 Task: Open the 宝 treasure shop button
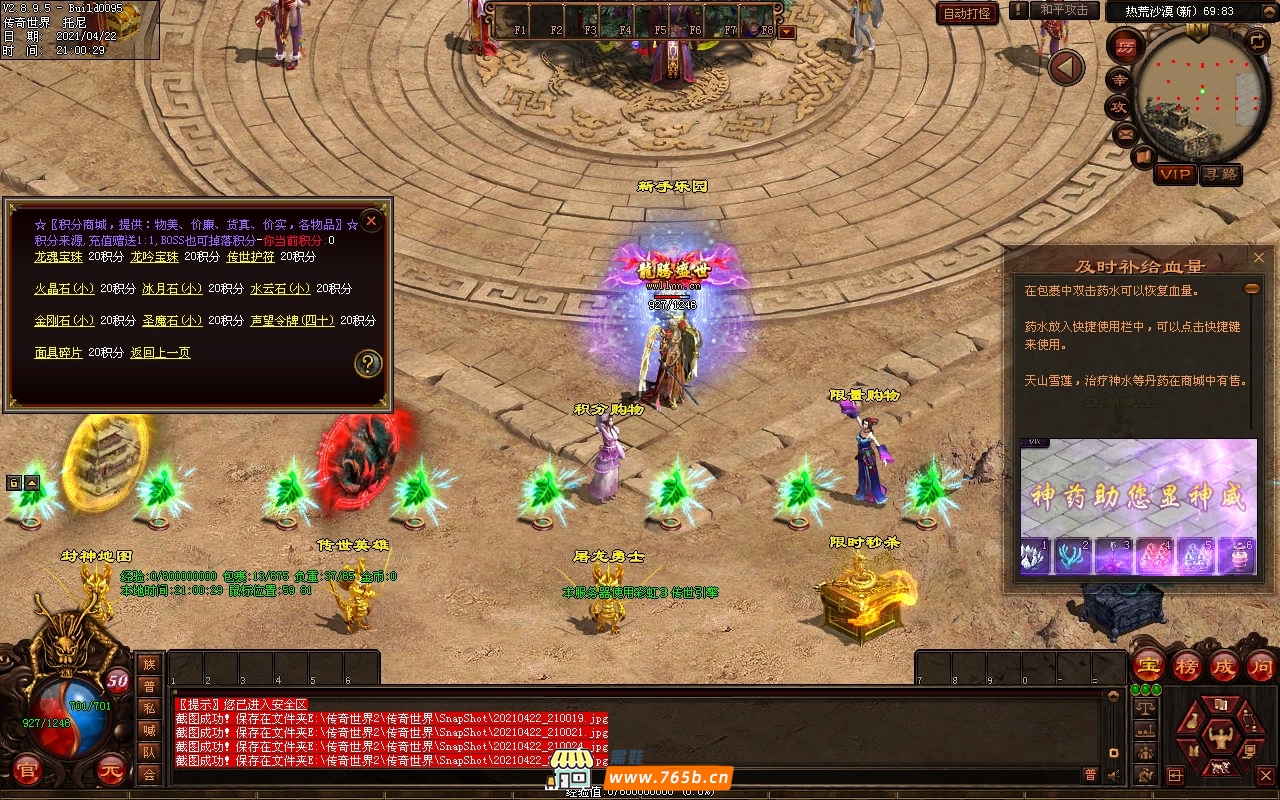[1149, 666]
